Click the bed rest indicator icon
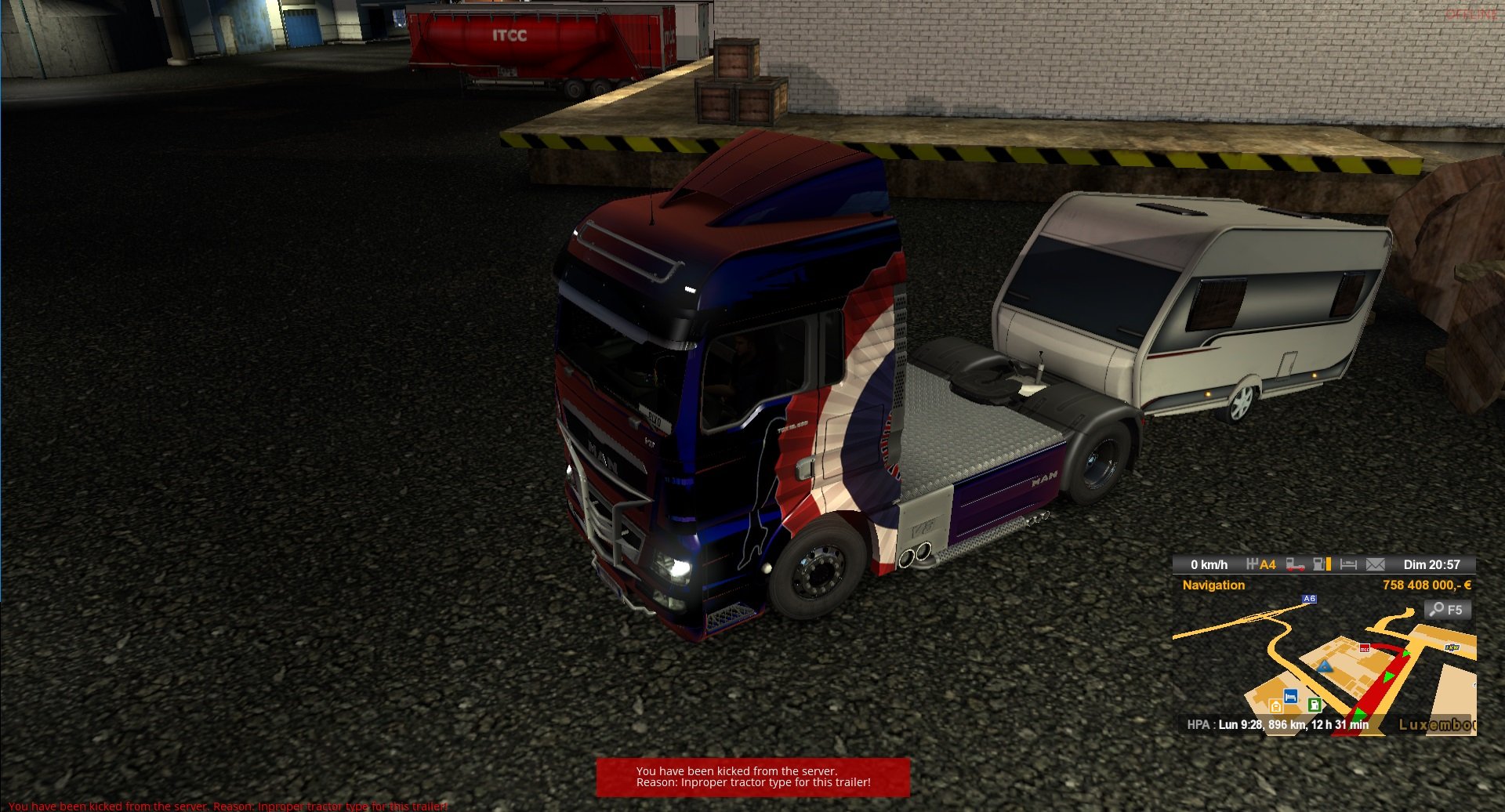Viewport: 1505px width, 812px height. click(x=1348, y=564)
